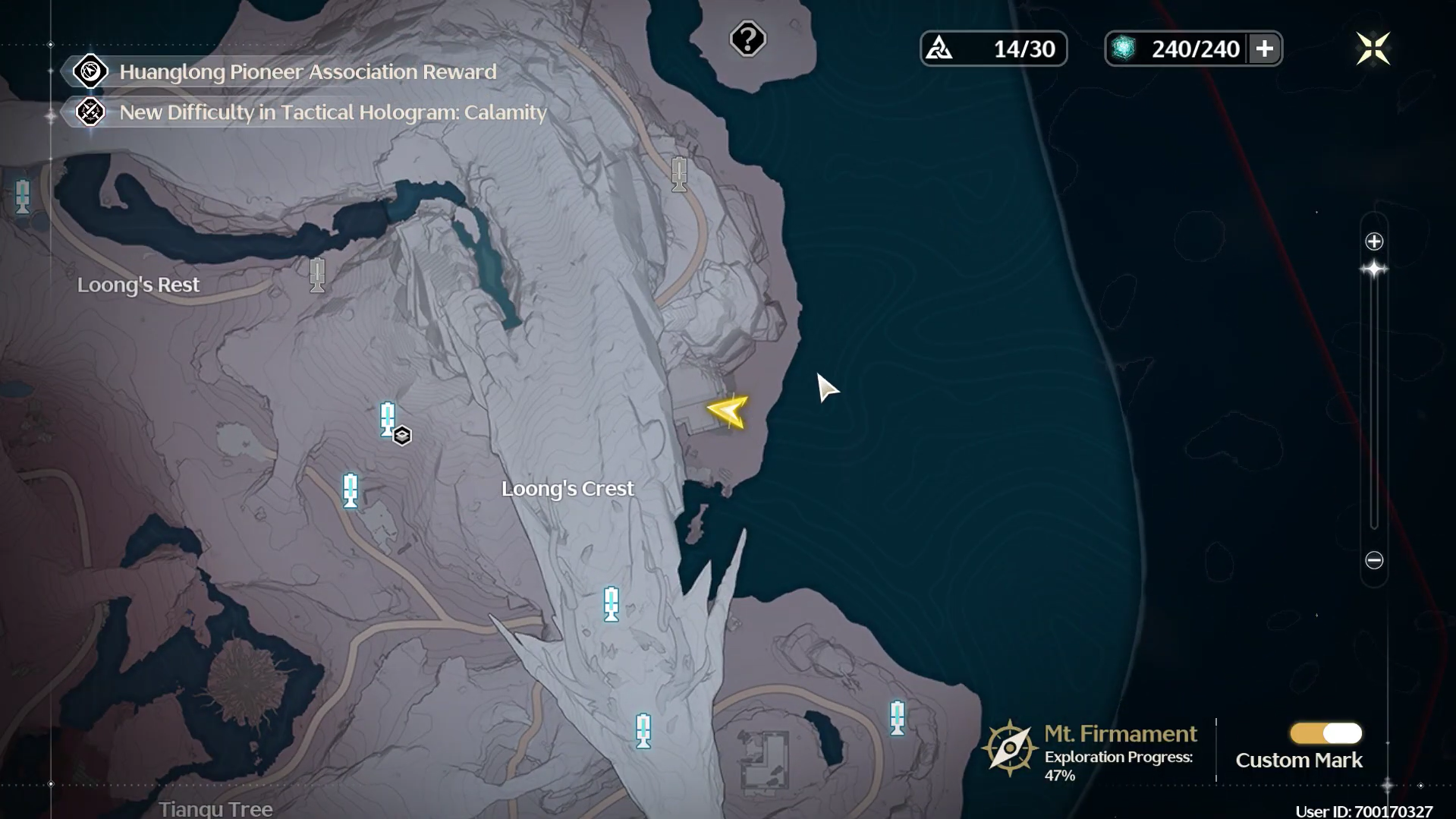Open the Mt. Firmament exploration progress compass

[x=1009, y=748]
